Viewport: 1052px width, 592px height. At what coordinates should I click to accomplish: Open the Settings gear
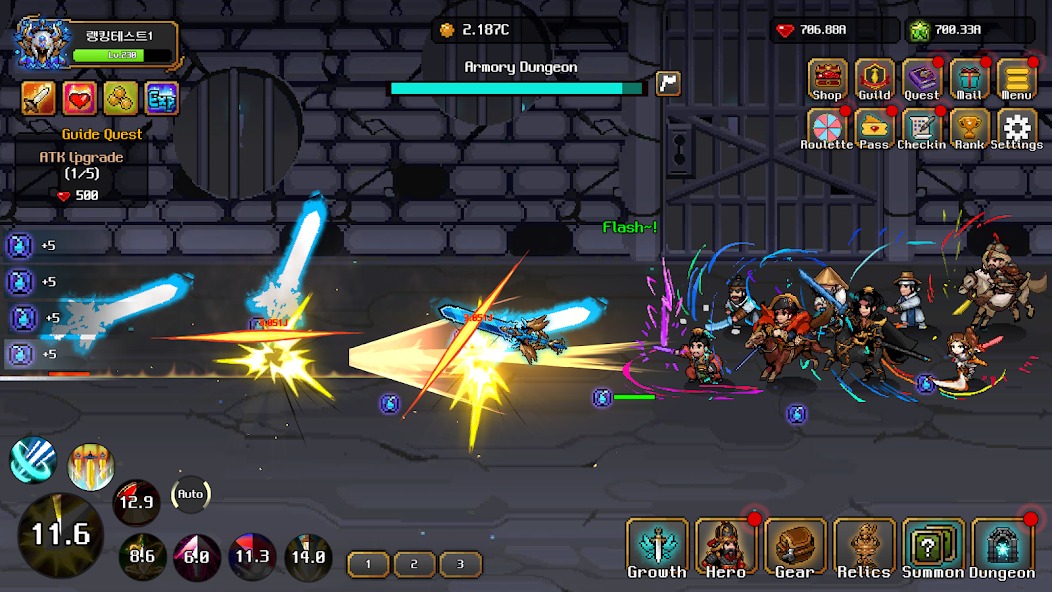click(x=1016, y=128)
